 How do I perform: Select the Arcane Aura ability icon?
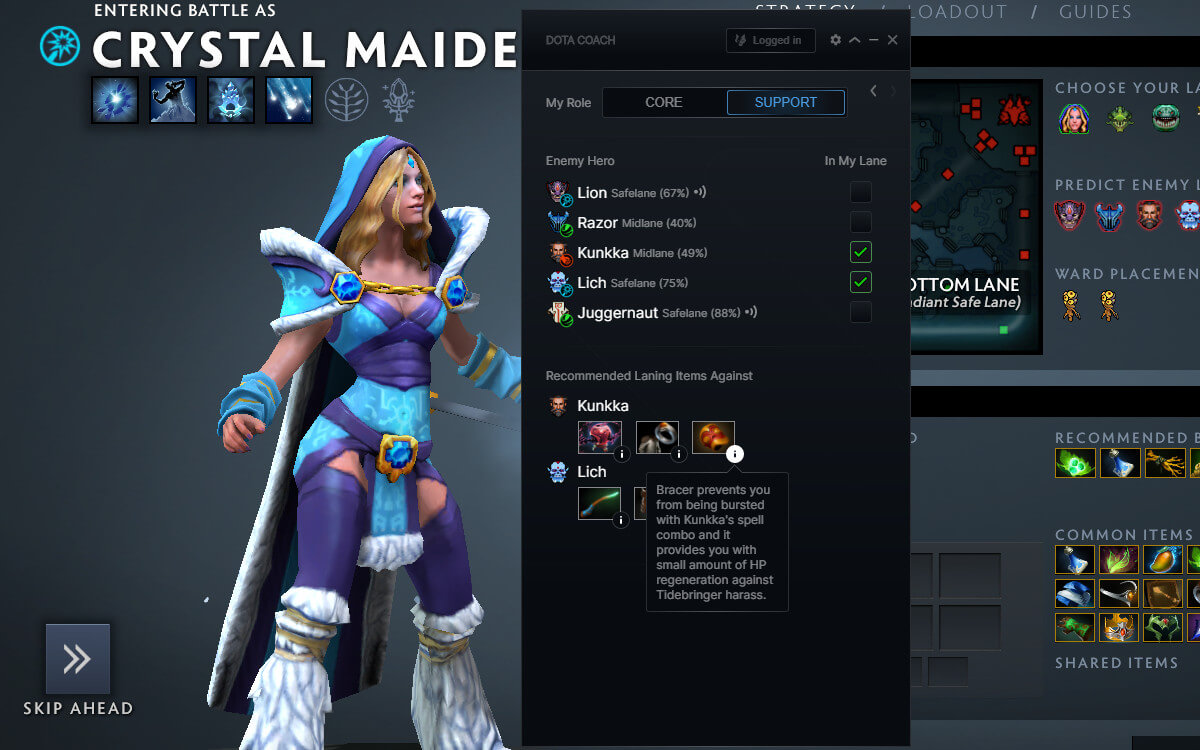231,100
